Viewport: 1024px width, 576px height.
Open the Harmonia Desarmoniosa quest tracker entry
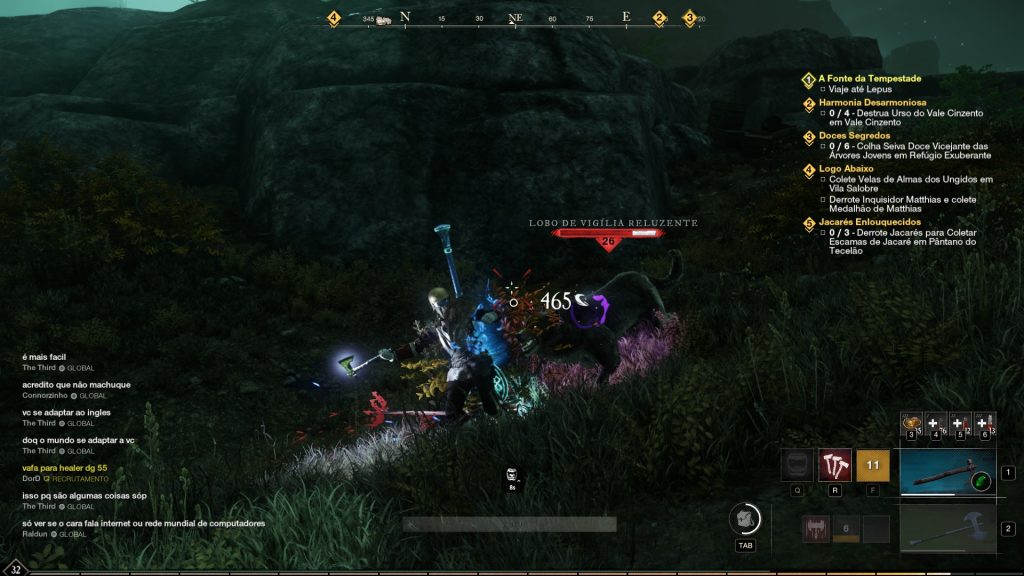coord(872,102)
